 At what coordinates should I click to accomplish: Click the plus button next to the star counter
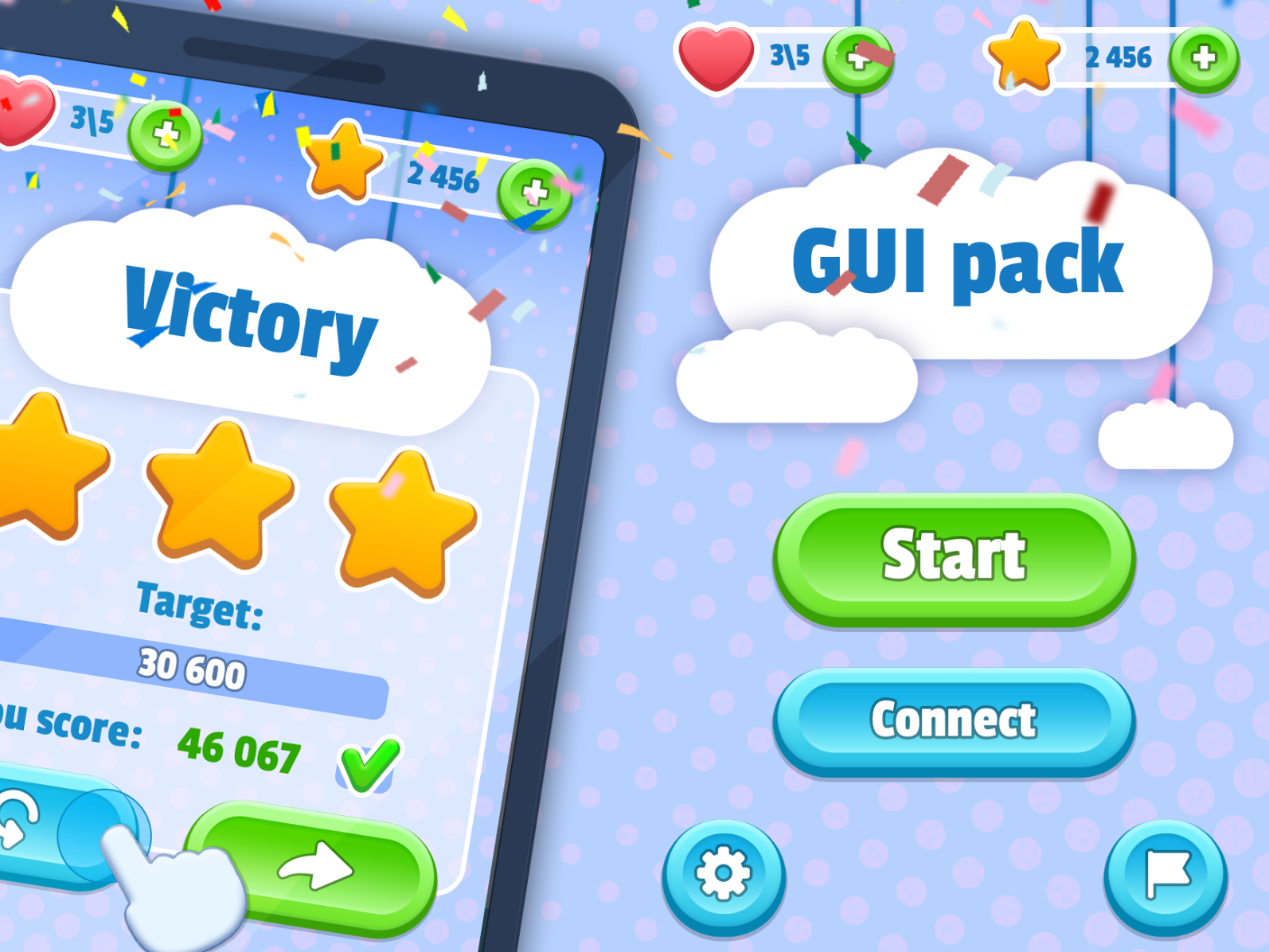pos(1203,57)
